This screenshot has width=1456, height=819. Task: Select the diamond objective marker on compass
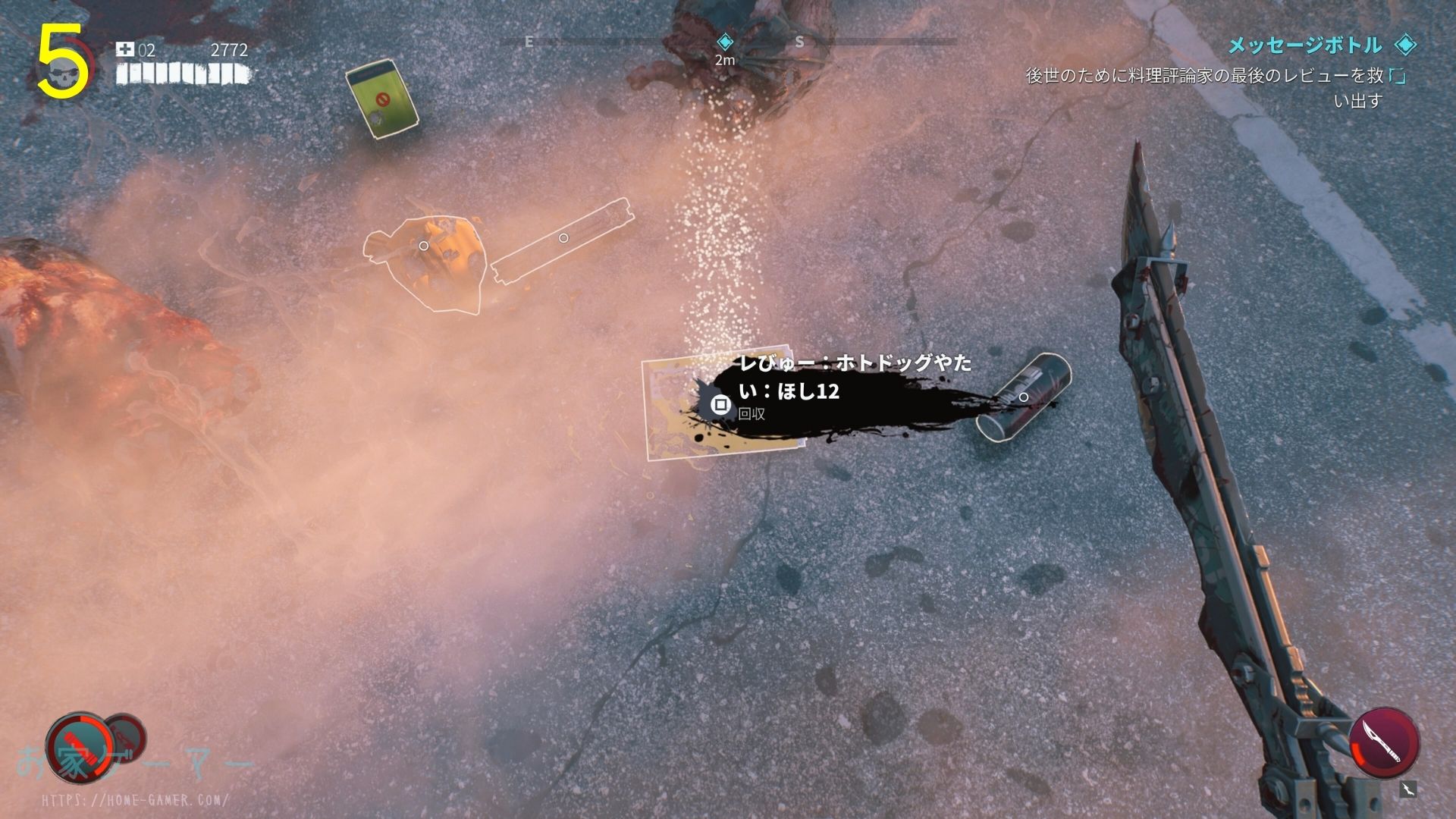point(725,41)
